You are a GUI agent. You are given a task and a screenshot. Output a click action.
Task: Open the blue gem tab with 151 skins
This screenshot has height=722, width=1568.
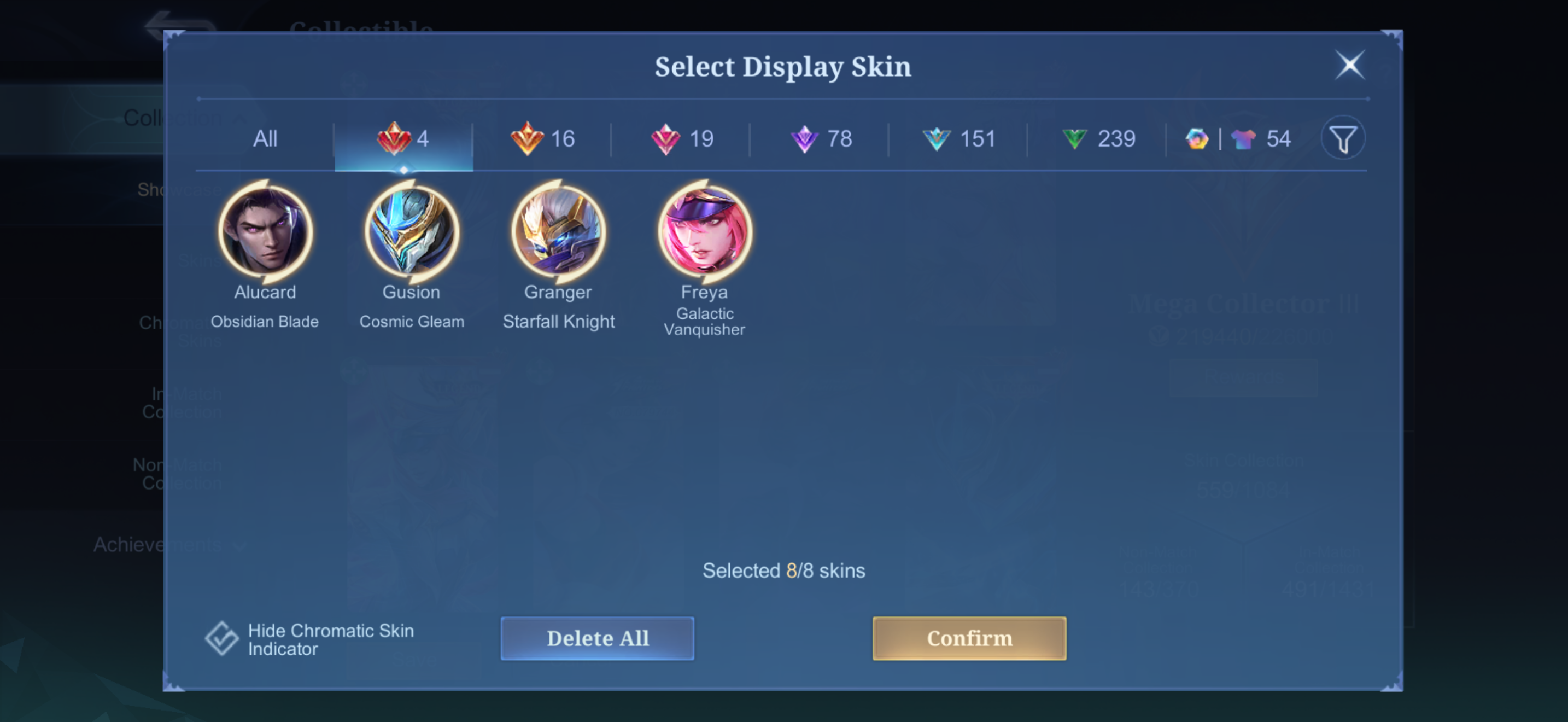pyautogui.click(x=959, y=139)
